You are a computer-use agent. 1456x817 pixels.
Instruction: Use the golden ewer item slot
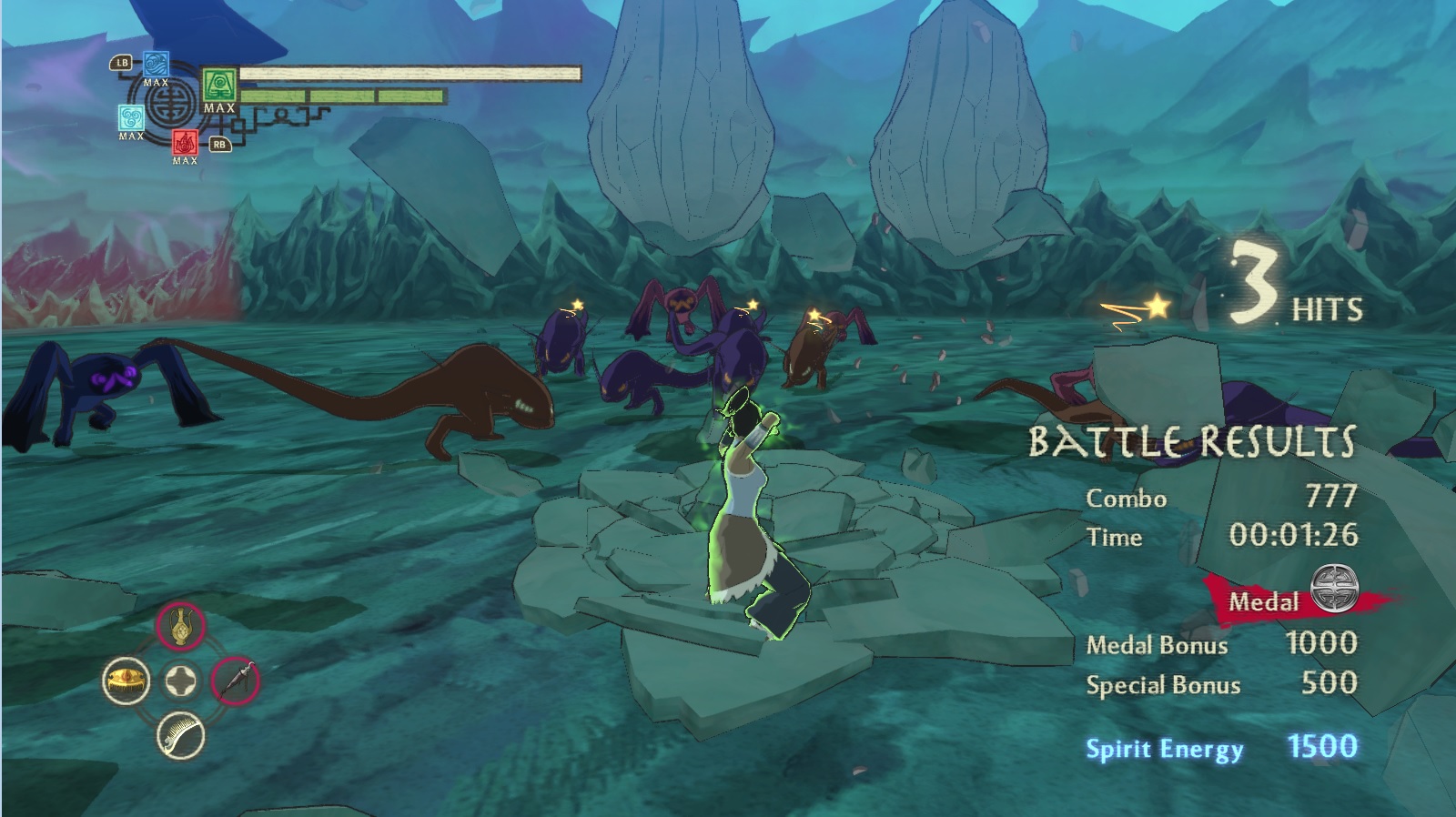pos(180,626)
